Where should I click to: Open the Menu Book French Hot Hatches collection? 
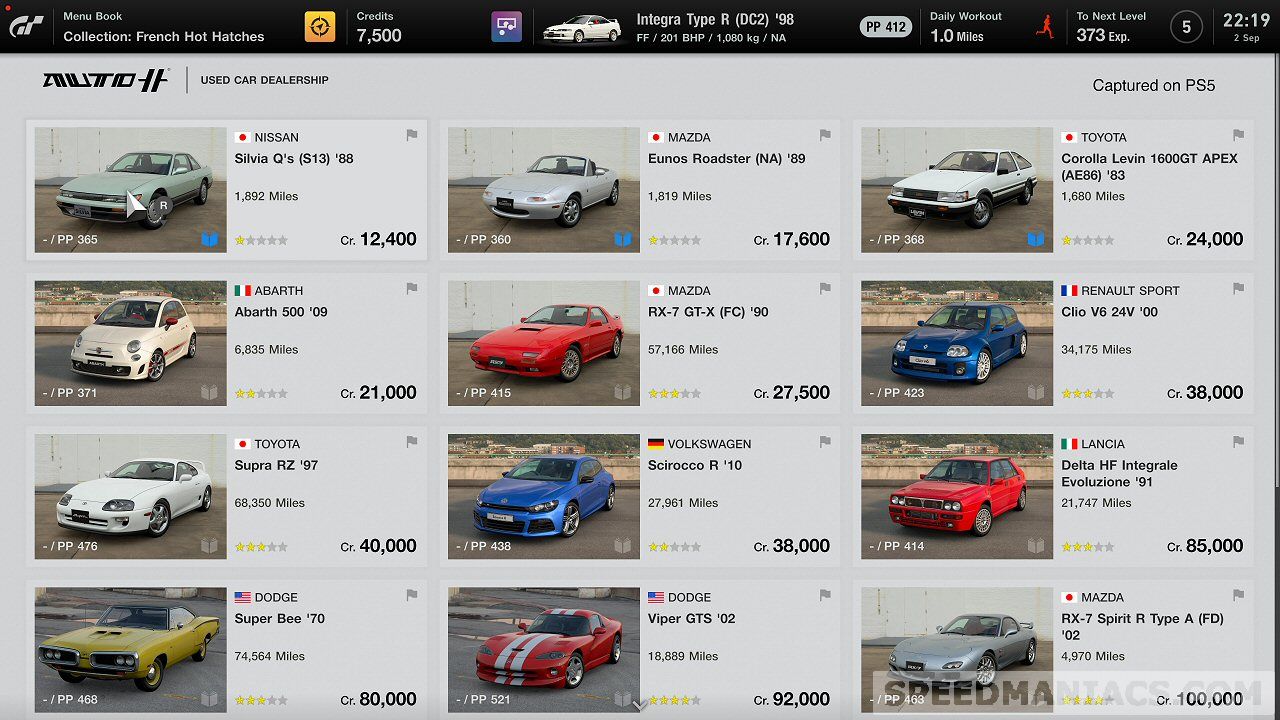coord(163,27)
